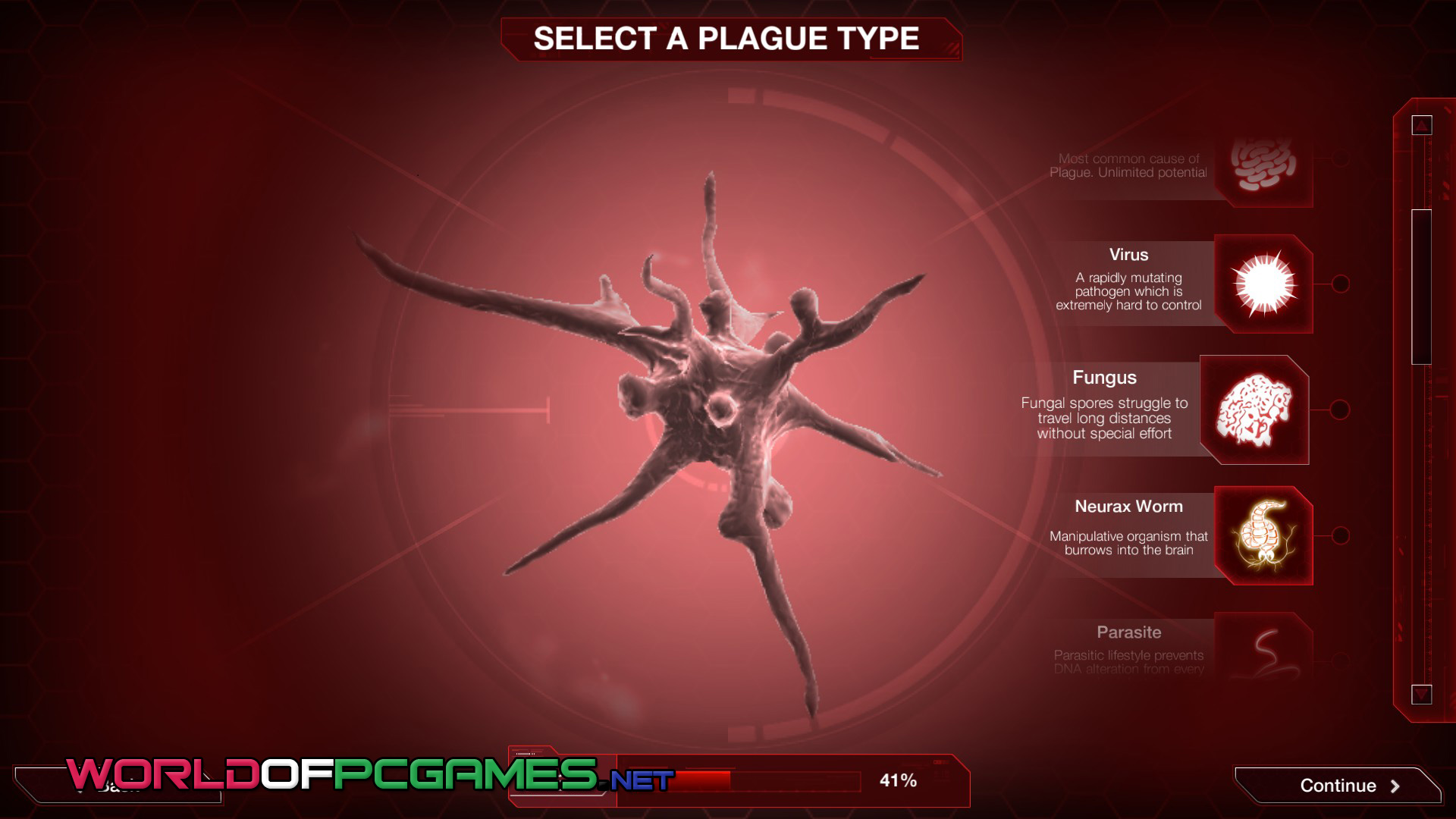Viewport: 1456px width, 819px height.
Task: Click the plague list scrollbar thumb
Action: (x=1421, y=287)
